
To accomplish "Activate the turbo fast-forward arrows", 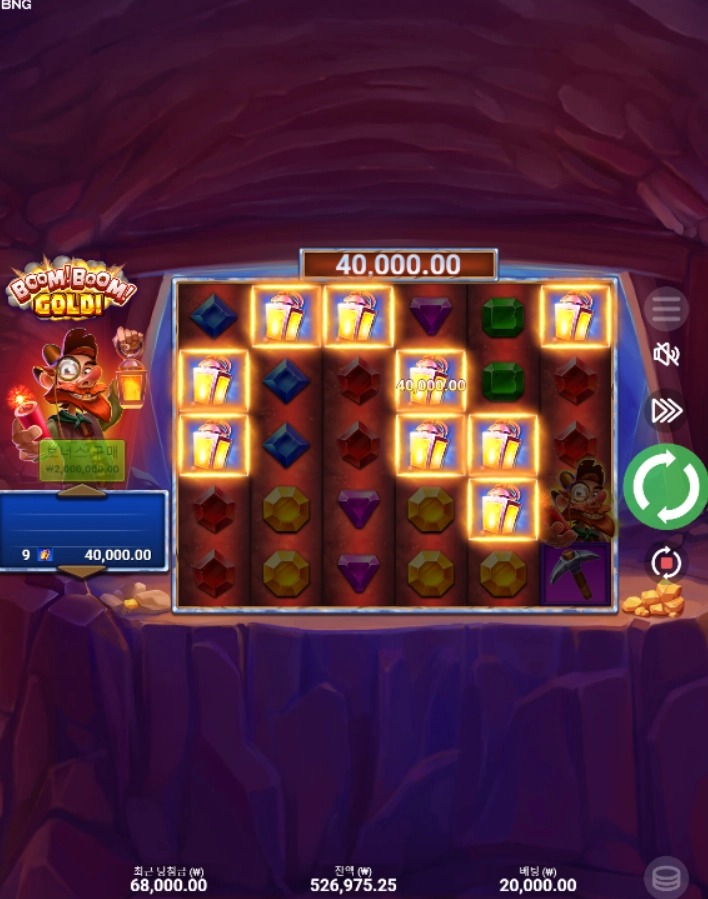I will 666,410.
